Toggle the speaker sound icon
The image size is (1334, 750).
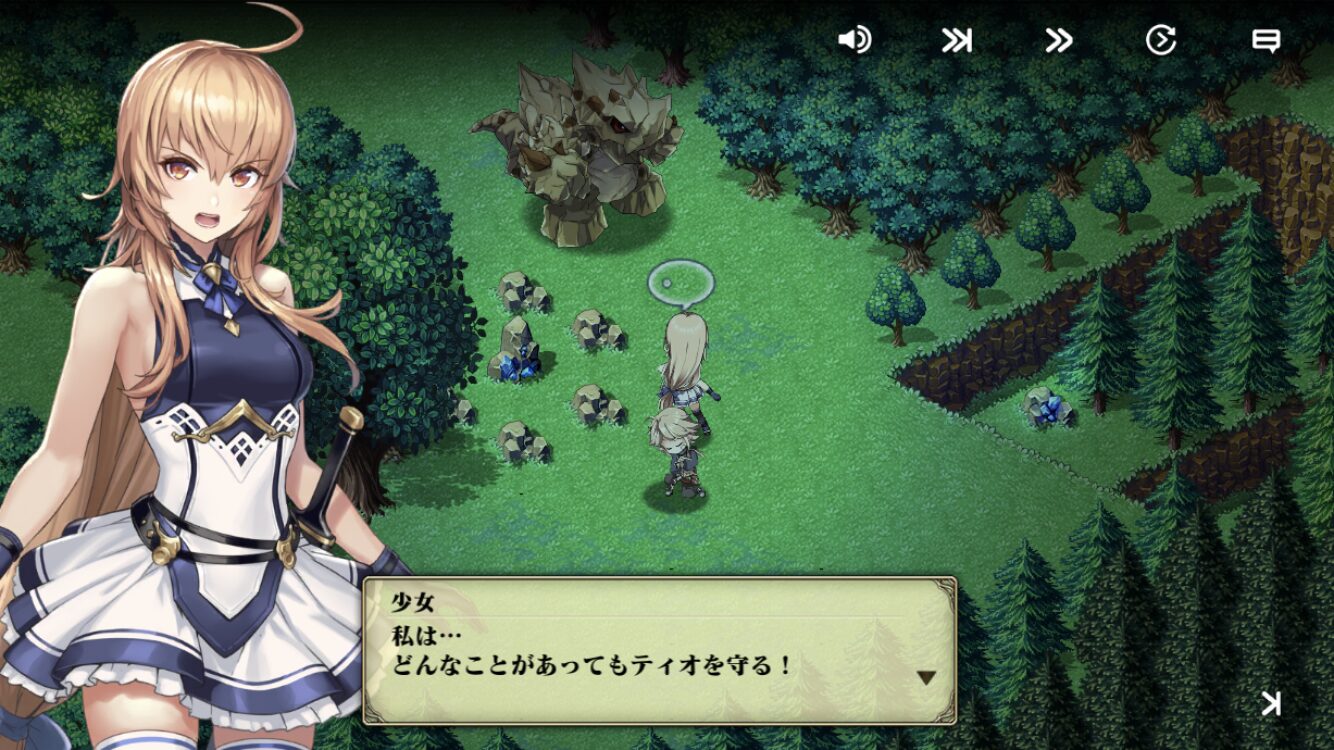(854, 40)
